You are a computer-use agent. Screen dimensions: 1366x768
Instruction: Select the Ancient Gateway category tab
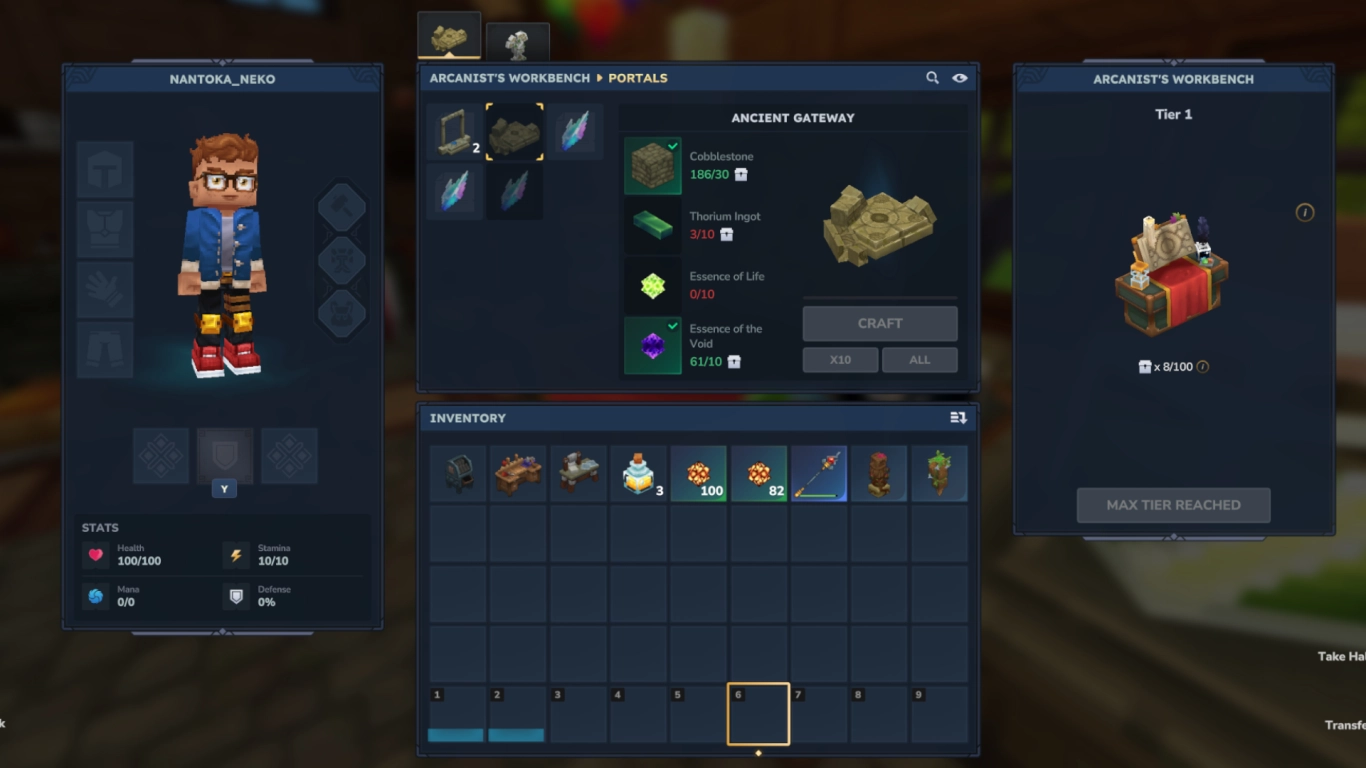pos(514,131)
